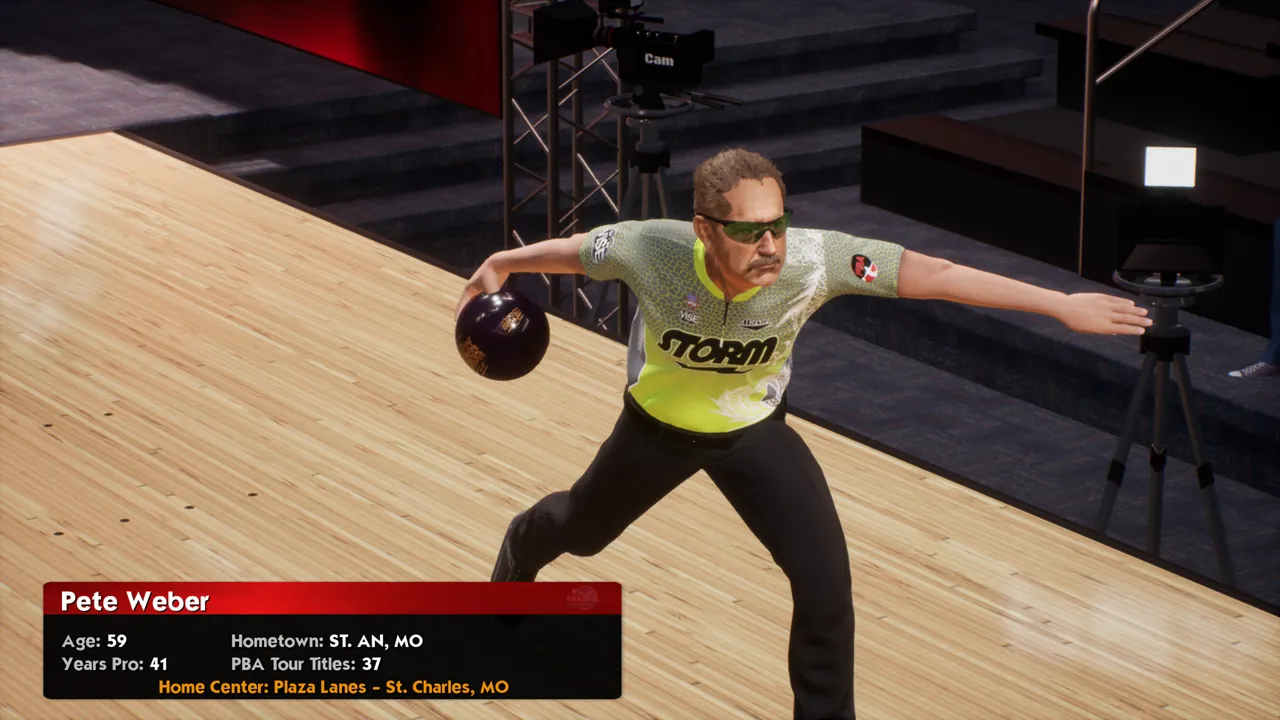Click the VISE logo on the left shoulder
The width and height of the screenshot is (1280, 720).
coord(601,242)
